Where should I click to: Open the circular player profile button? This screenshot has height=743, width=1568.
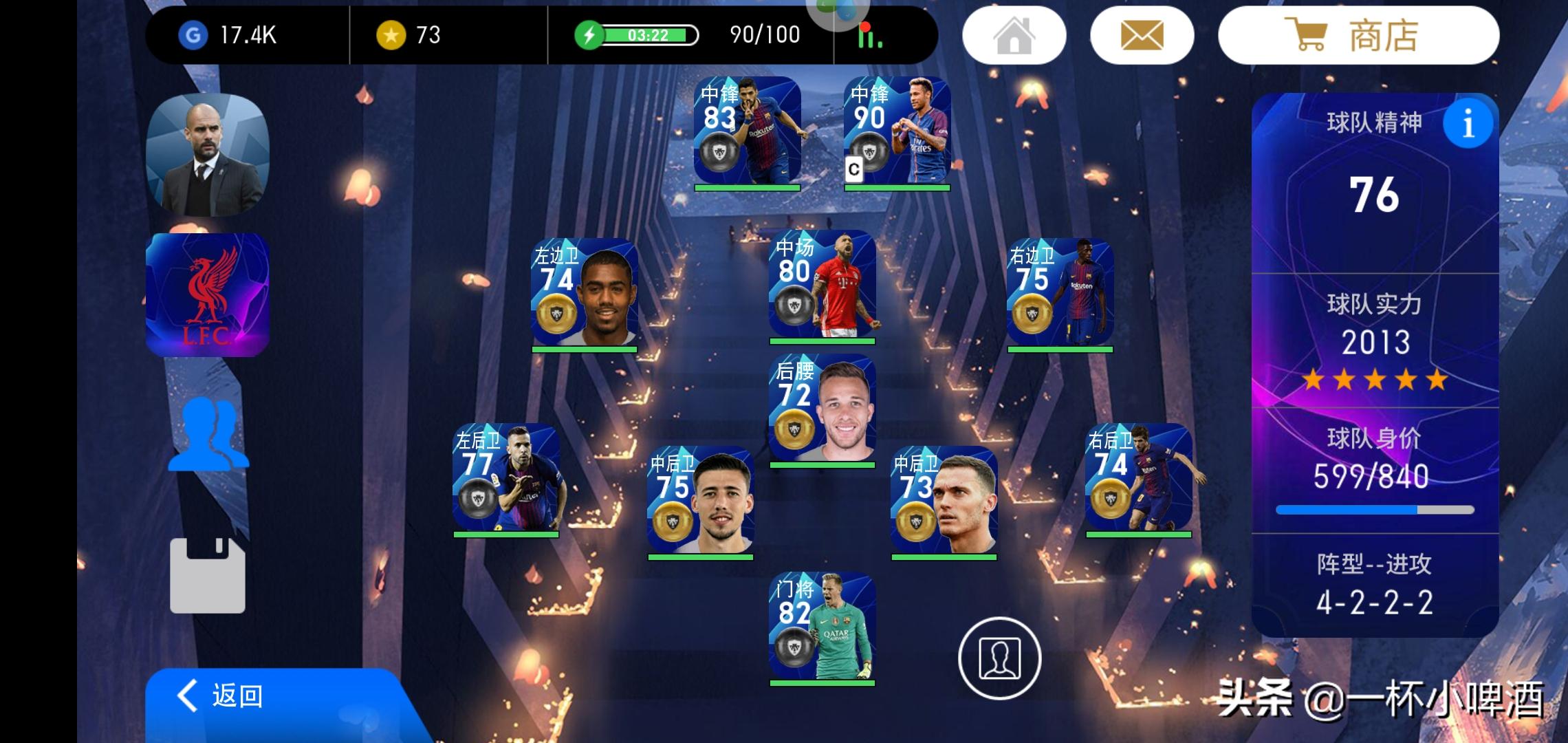click(x=999, y=658)
